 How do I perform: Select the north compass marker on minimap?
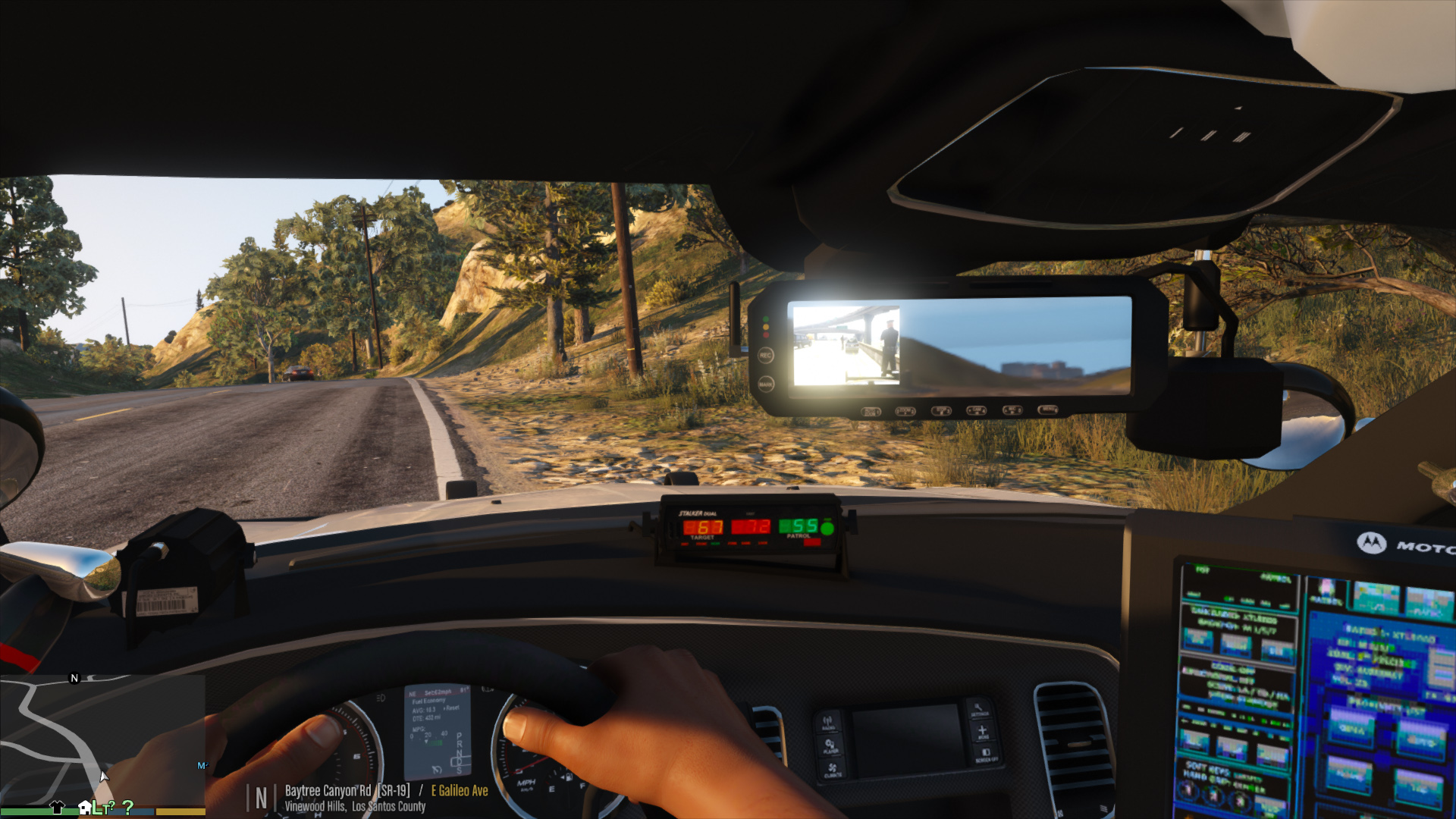[x=74, y=678]
